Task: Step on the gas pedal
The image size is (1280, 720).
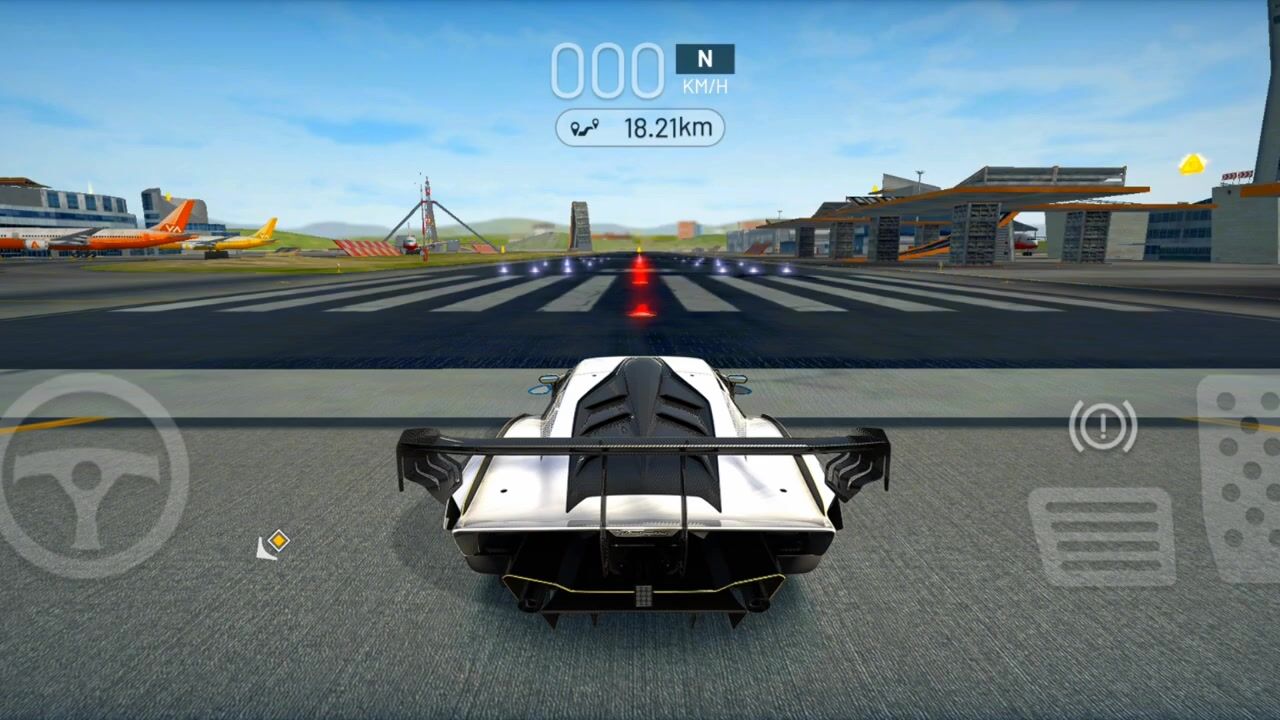Action: pyautogui.click(x=1242, y=478)
